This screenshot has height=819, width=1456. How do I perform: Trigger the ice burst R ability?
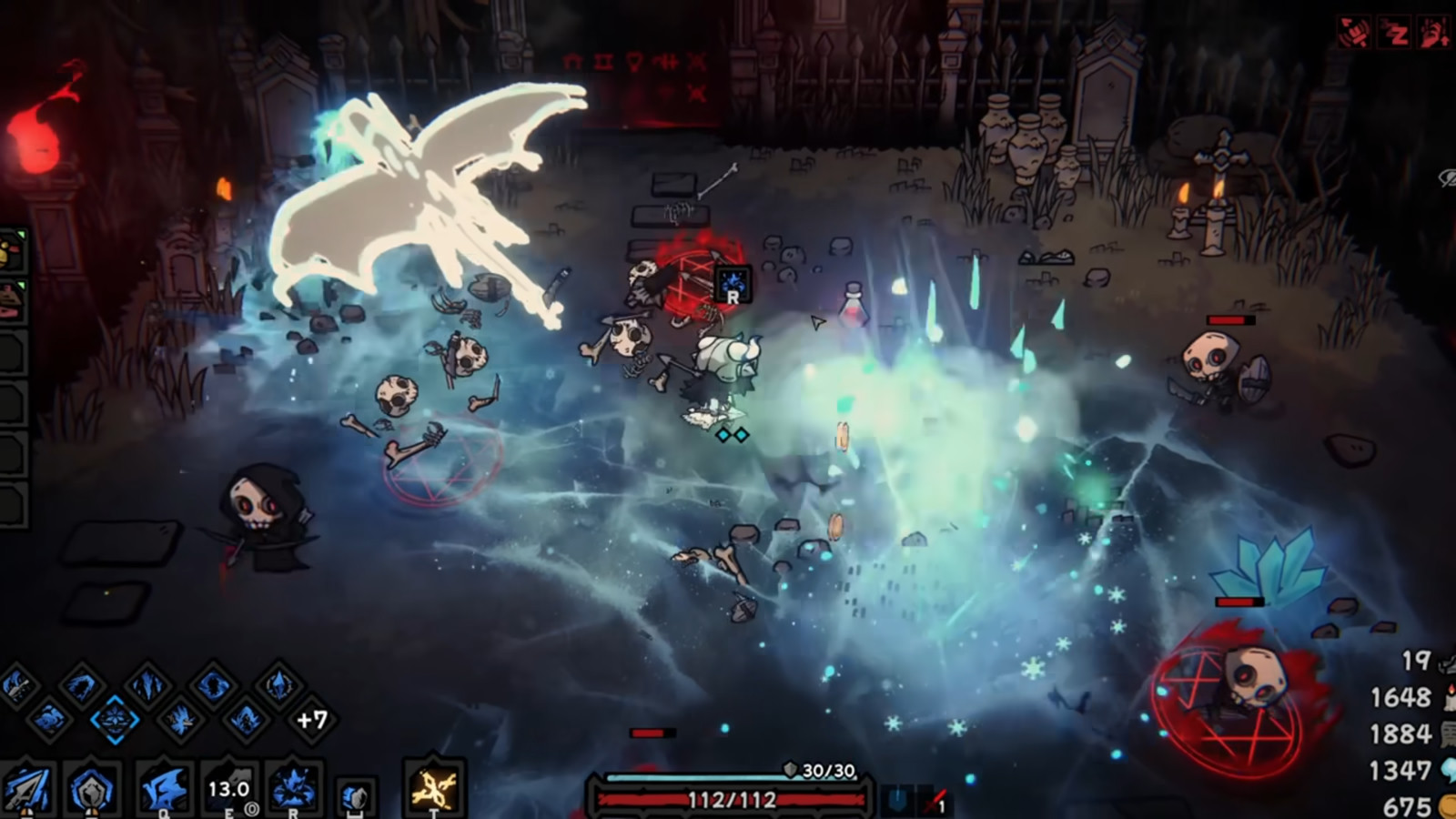click(x=293, y=788)
